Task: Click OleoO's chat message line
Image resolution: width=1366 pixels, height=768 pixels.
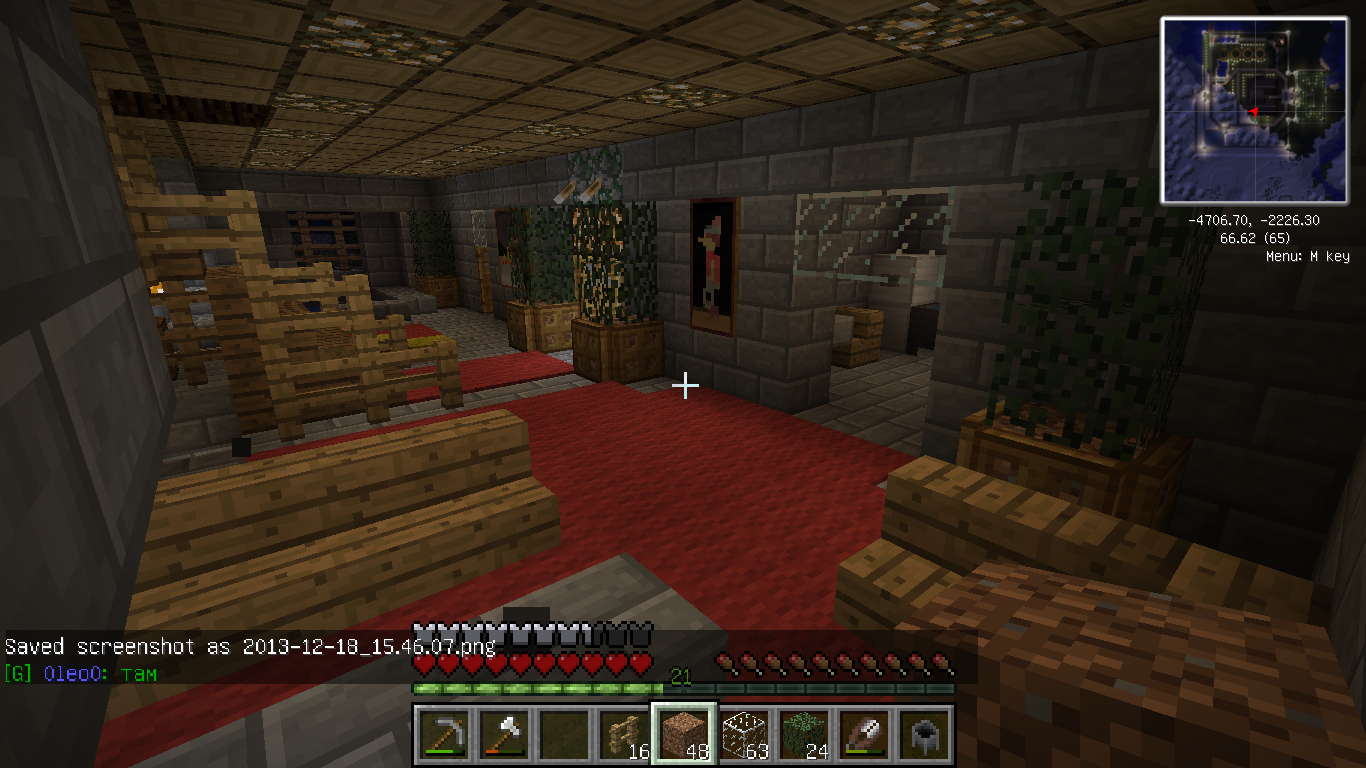Action: pos(80,673)
